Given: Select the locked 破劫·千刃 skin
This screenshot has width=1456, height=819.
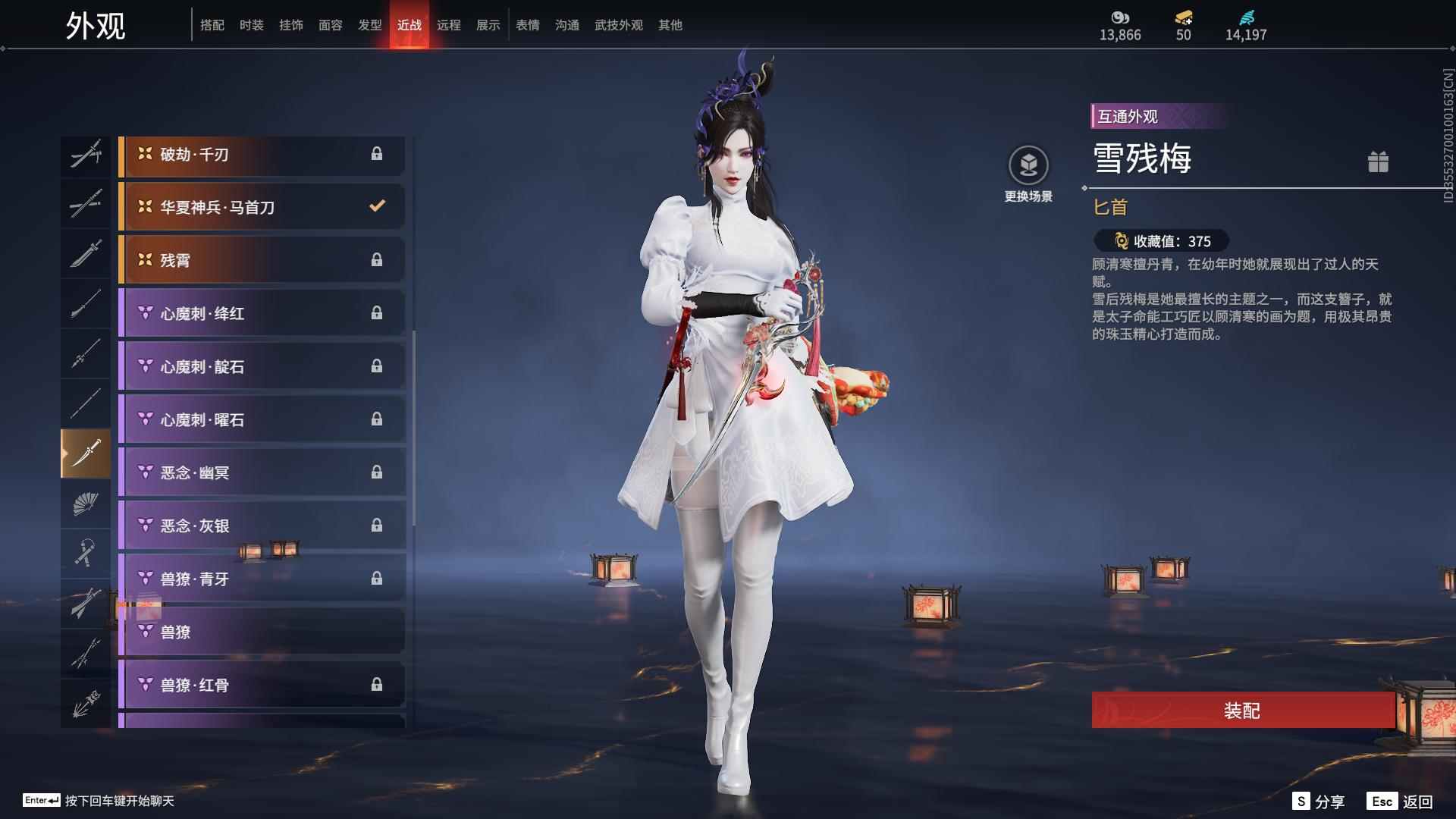Looking at the screenshot, I should pos(262,155).
